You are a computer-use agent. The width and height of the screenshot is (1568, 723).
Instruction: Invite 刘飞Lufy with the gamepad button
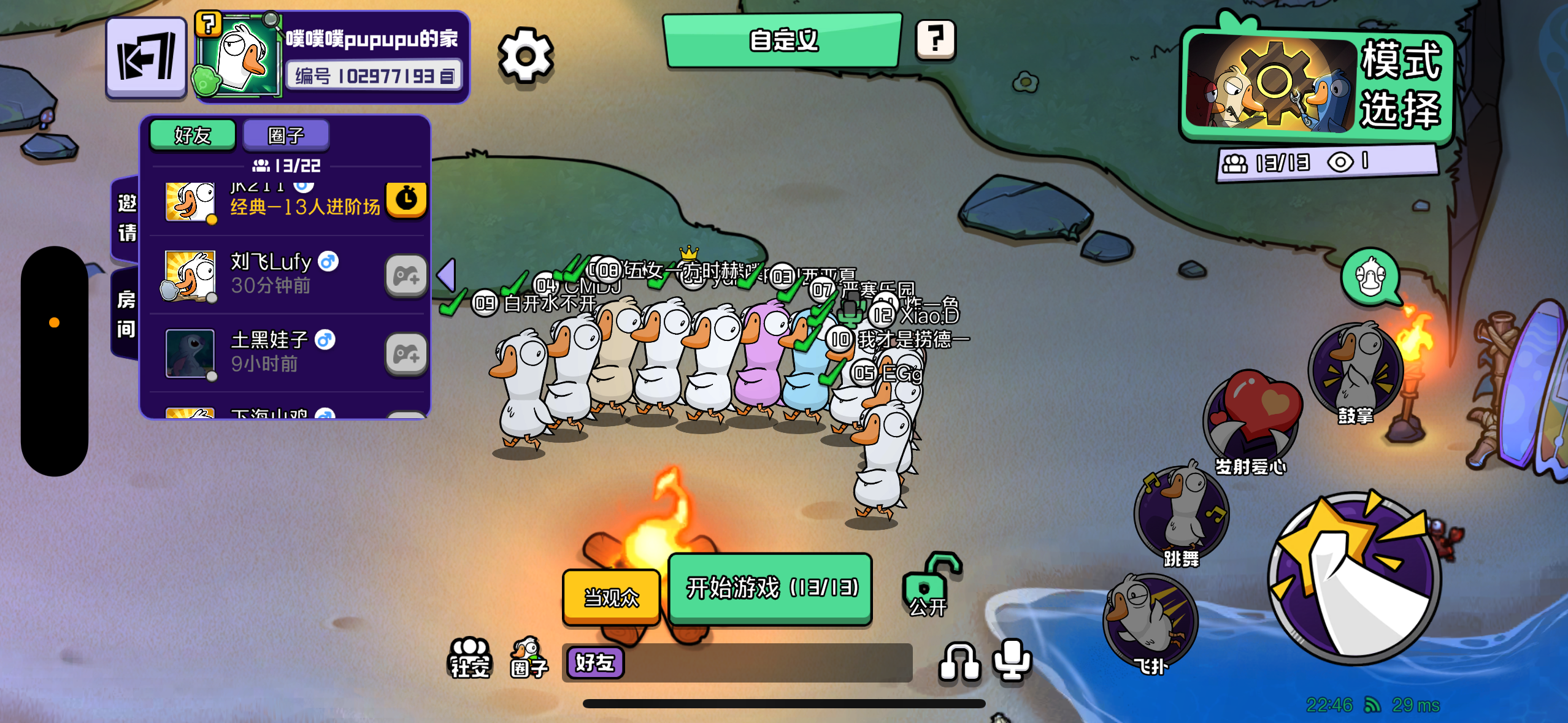click(406, 276)
